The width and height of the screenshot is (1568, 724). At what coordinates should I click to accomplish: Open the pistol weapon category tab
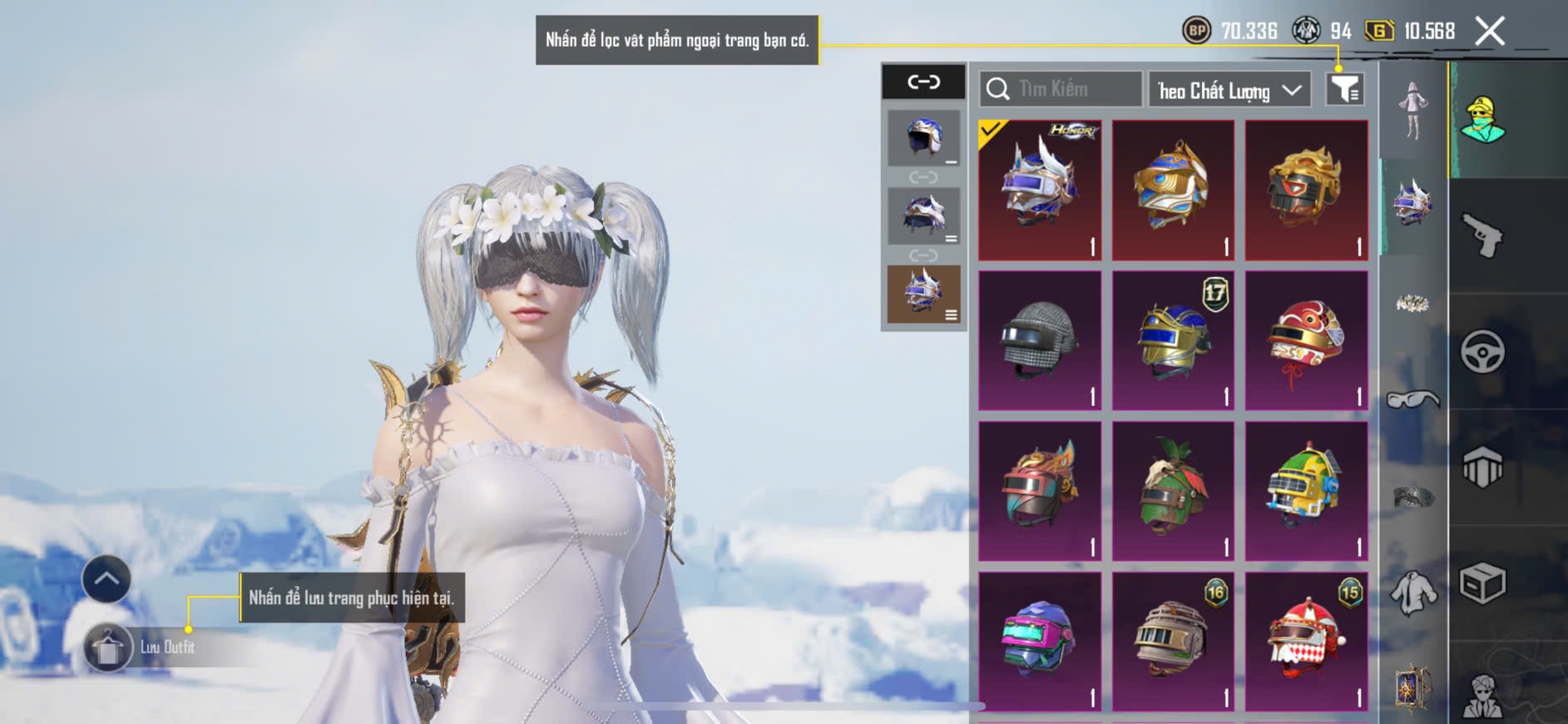pos(1482,236)
